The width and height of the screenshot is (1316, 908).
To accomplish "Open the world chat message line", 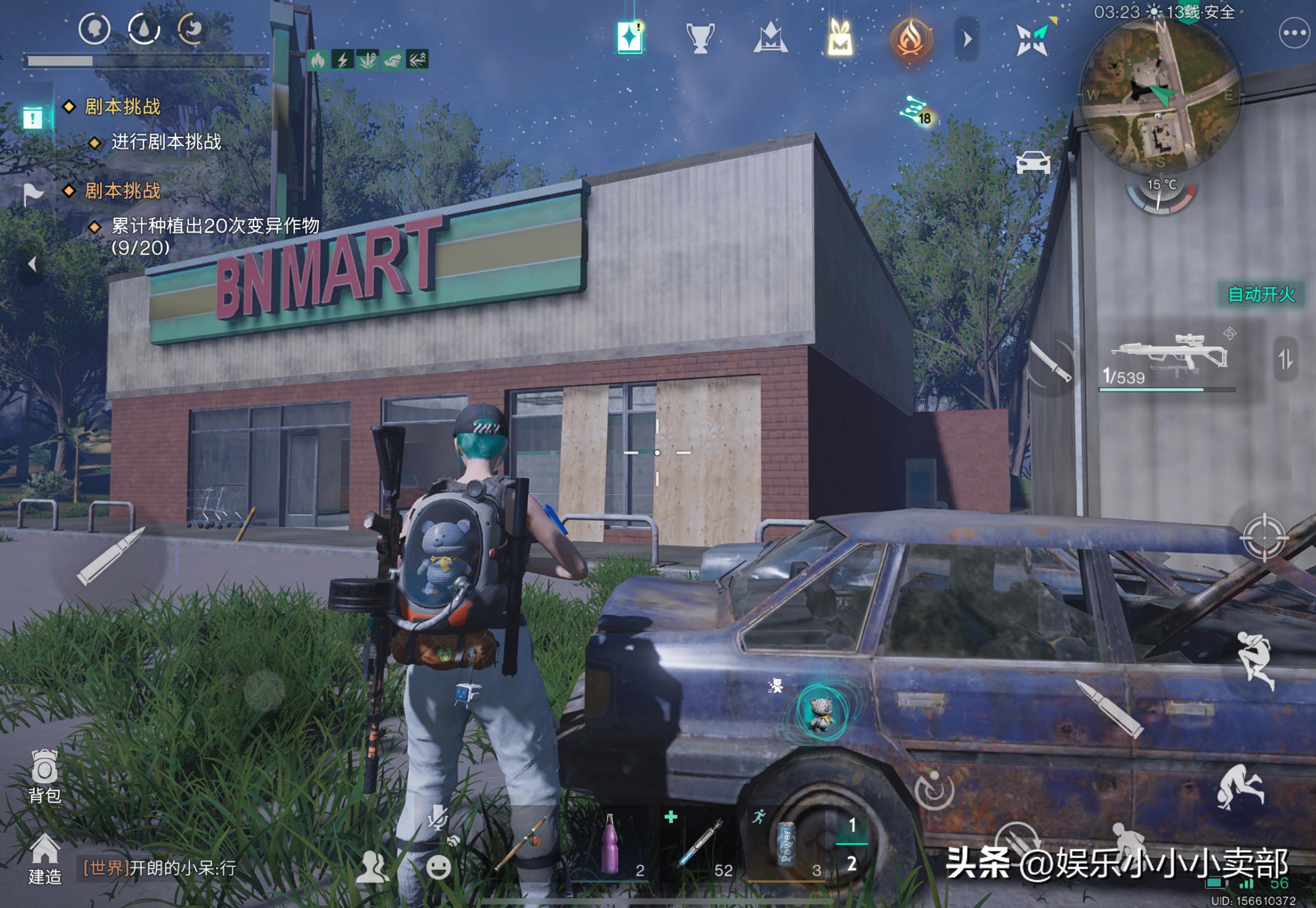I will (160, 868).
